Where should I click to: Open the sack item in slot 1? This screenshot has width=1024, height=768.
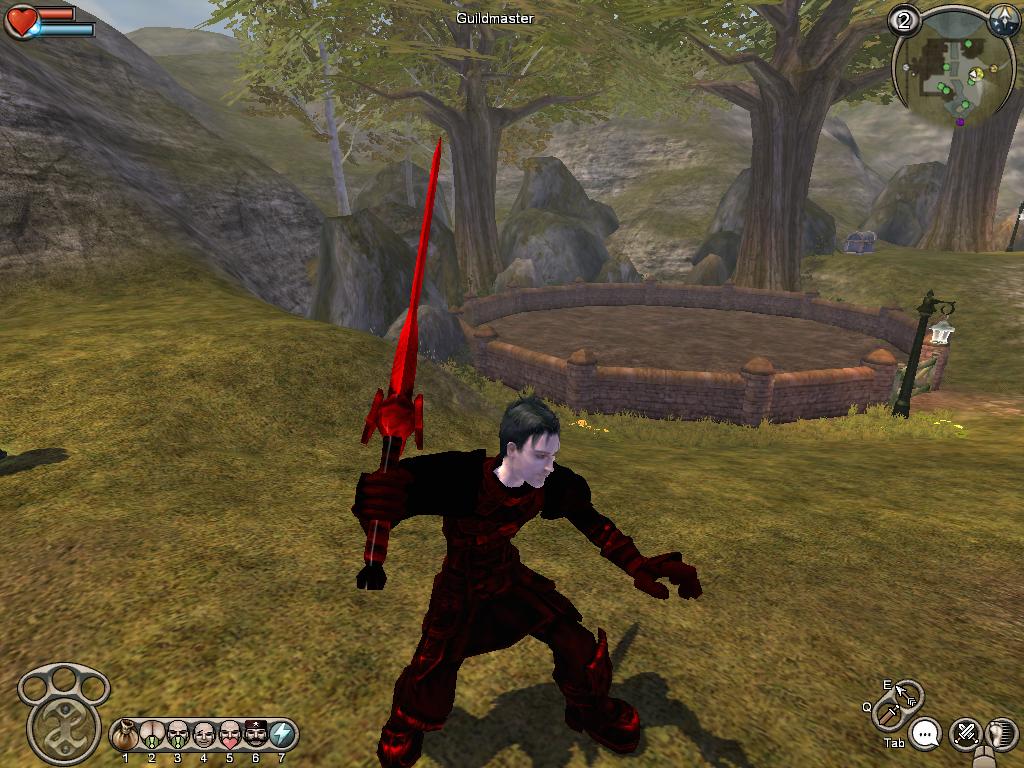(126, 735)
